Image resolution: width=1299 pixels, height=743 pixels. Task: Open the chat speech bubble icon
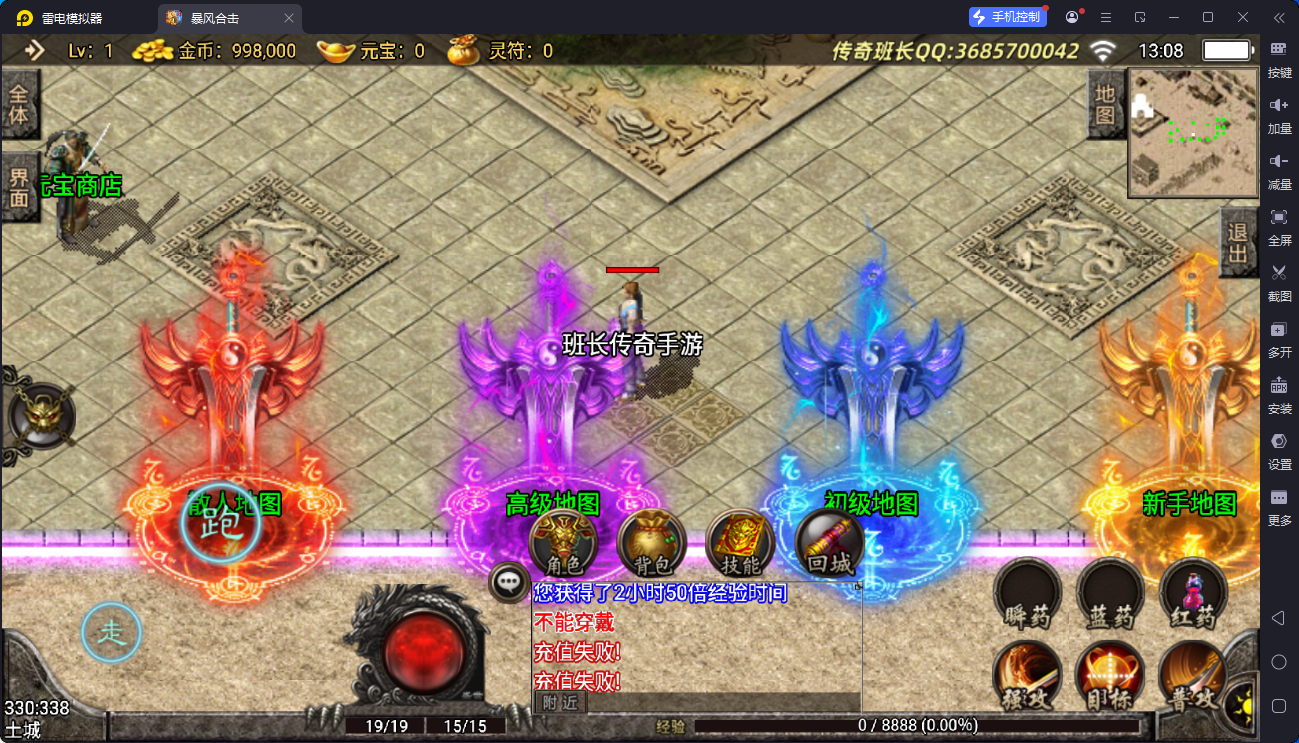[509, 581]
